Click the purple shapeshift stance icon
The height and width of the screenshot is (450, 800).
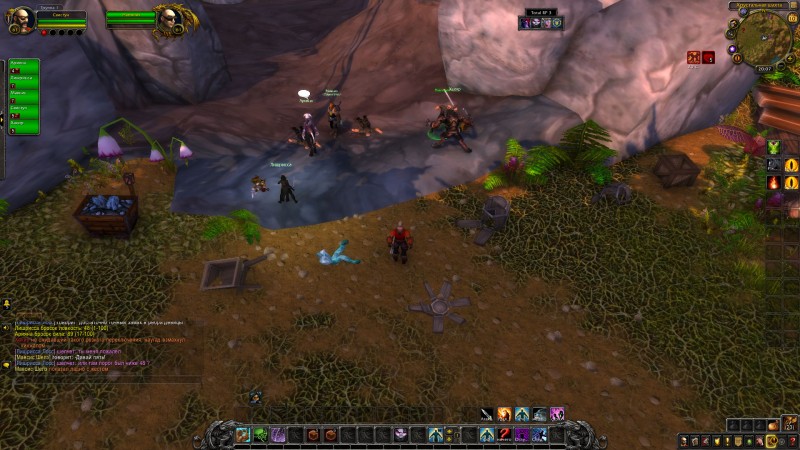(x=557, y=414)
